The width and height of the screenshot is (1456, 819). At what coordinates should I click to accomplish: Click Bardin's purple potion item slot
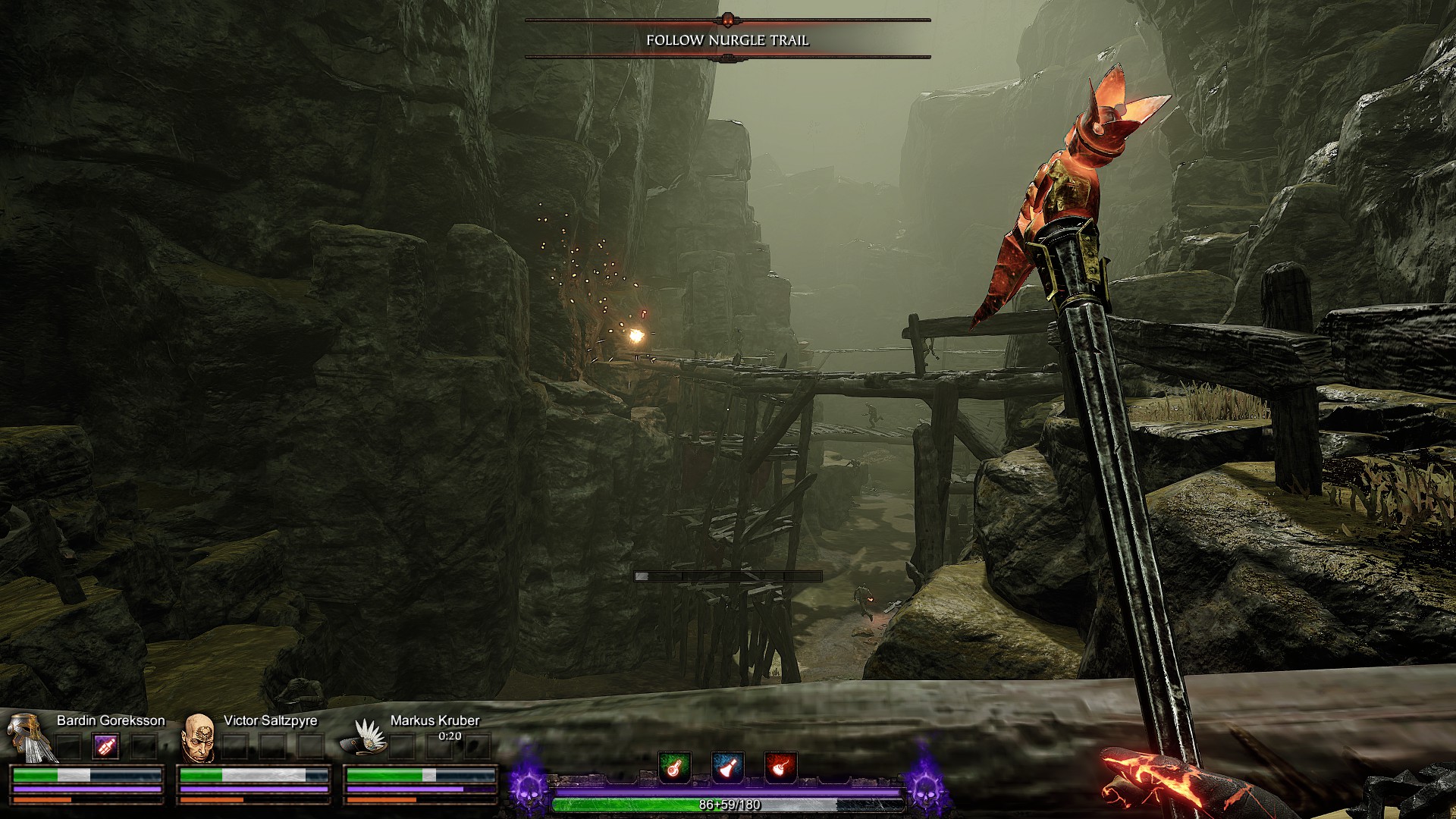106,746
